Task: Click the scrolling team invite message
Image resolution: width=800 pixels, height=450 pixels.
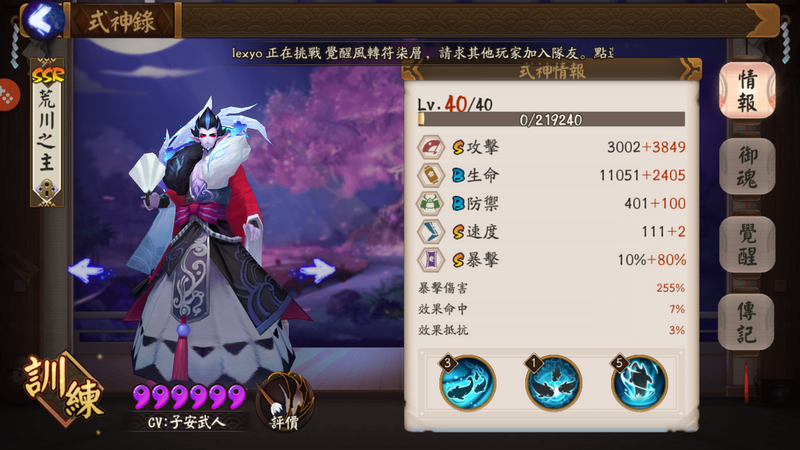Action: point(420,51)
